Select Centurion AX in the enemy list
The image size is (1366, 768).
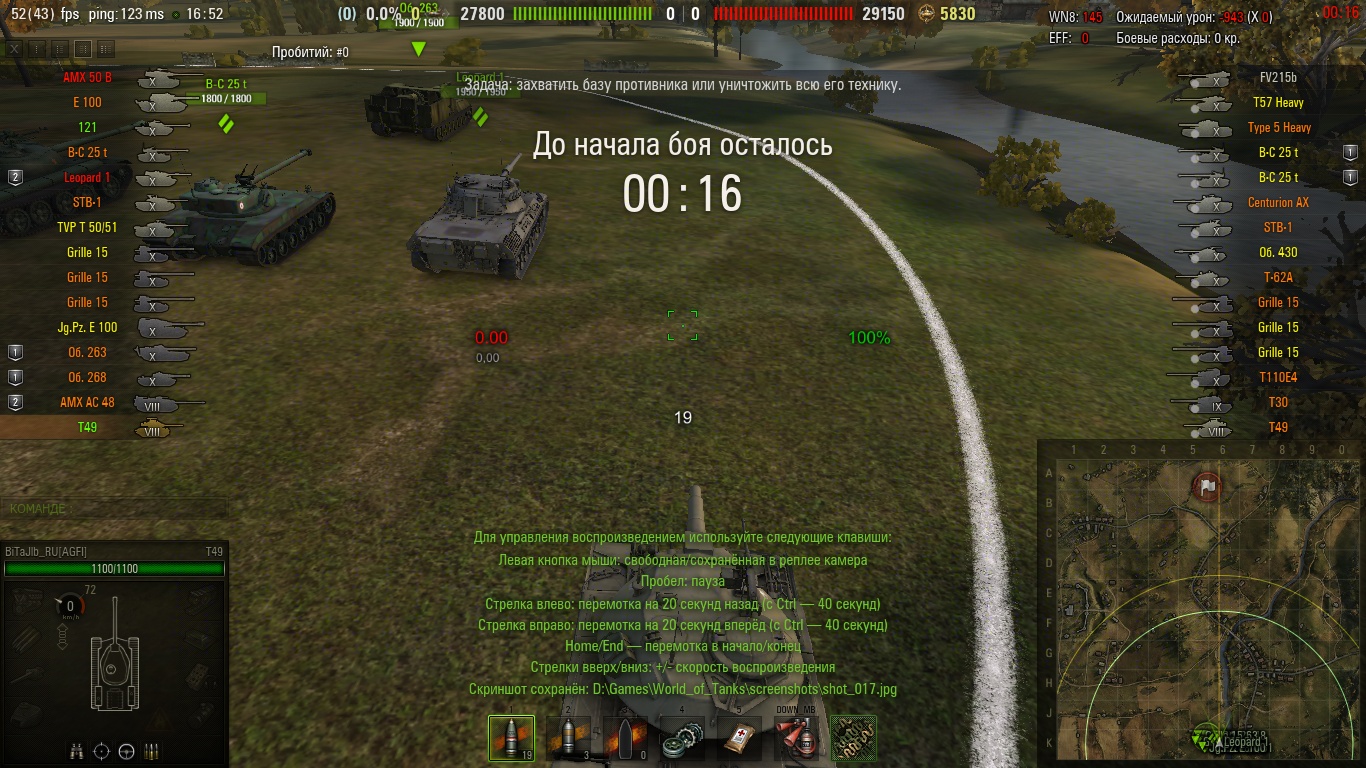(1278, 202)
